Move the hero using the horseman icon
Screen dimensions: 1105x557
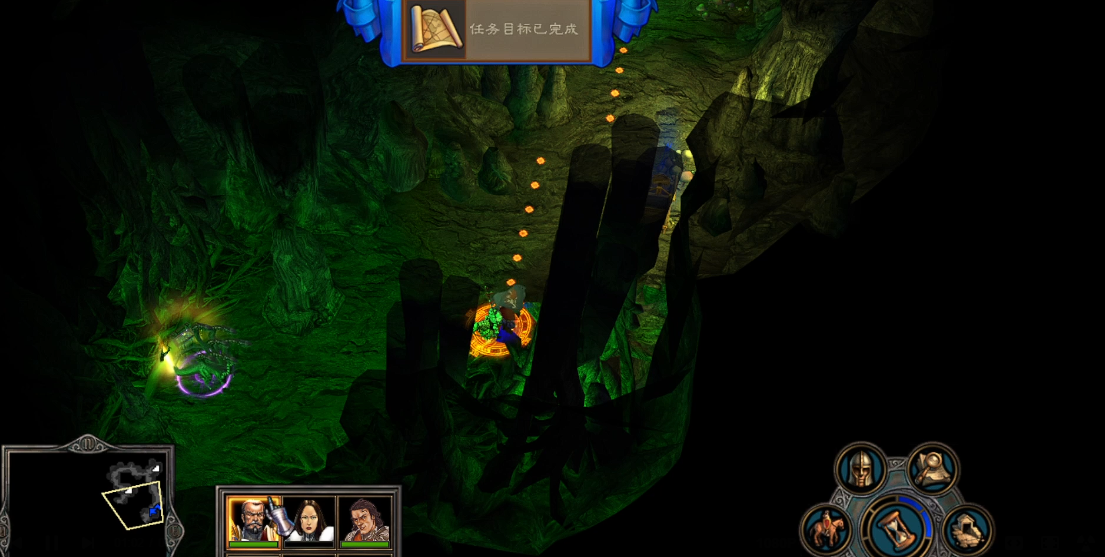click(826, 530)
